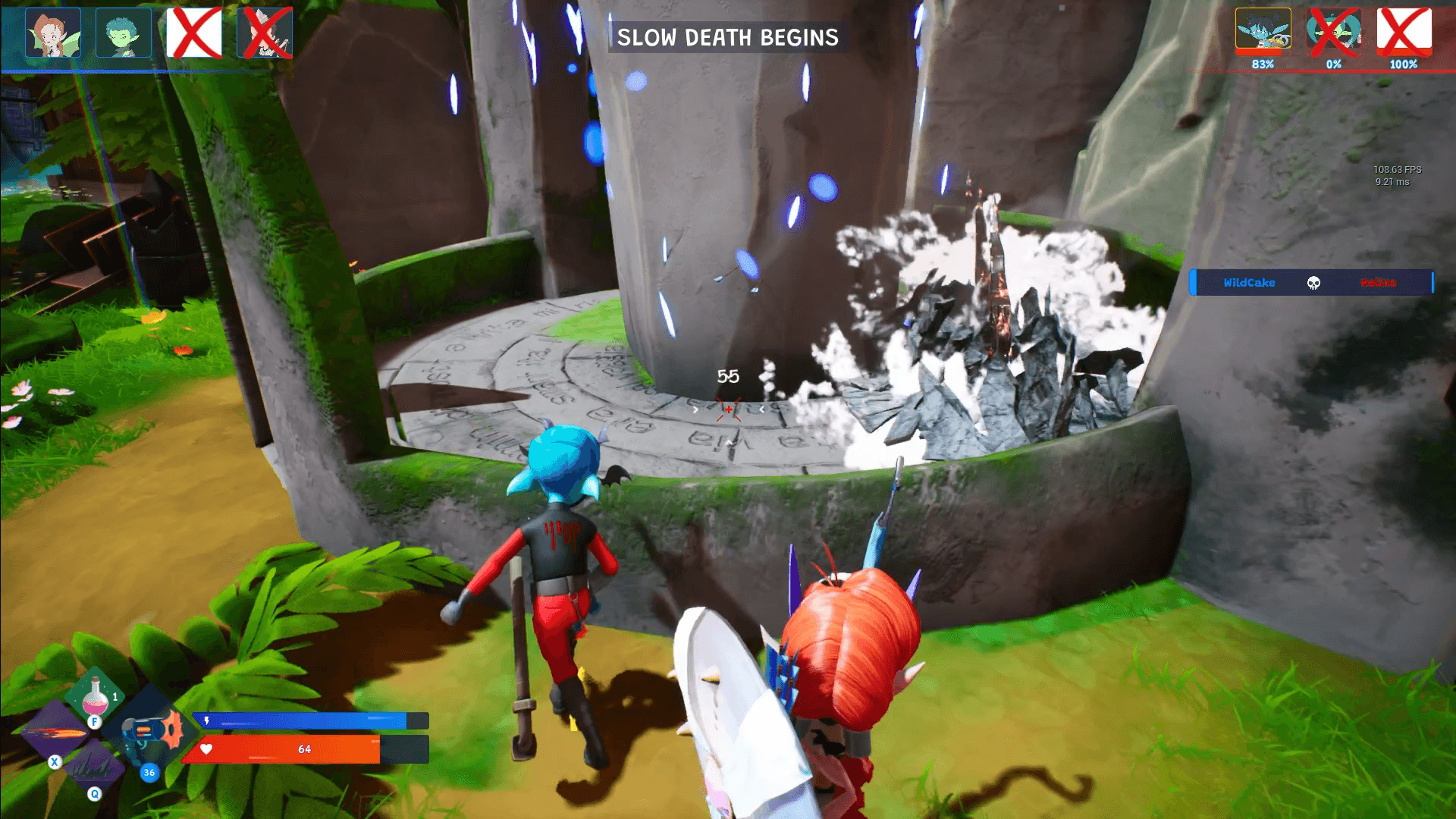
Task: Toggle the crossed-out third ally slot top left
Action: (x=193, y=33)
